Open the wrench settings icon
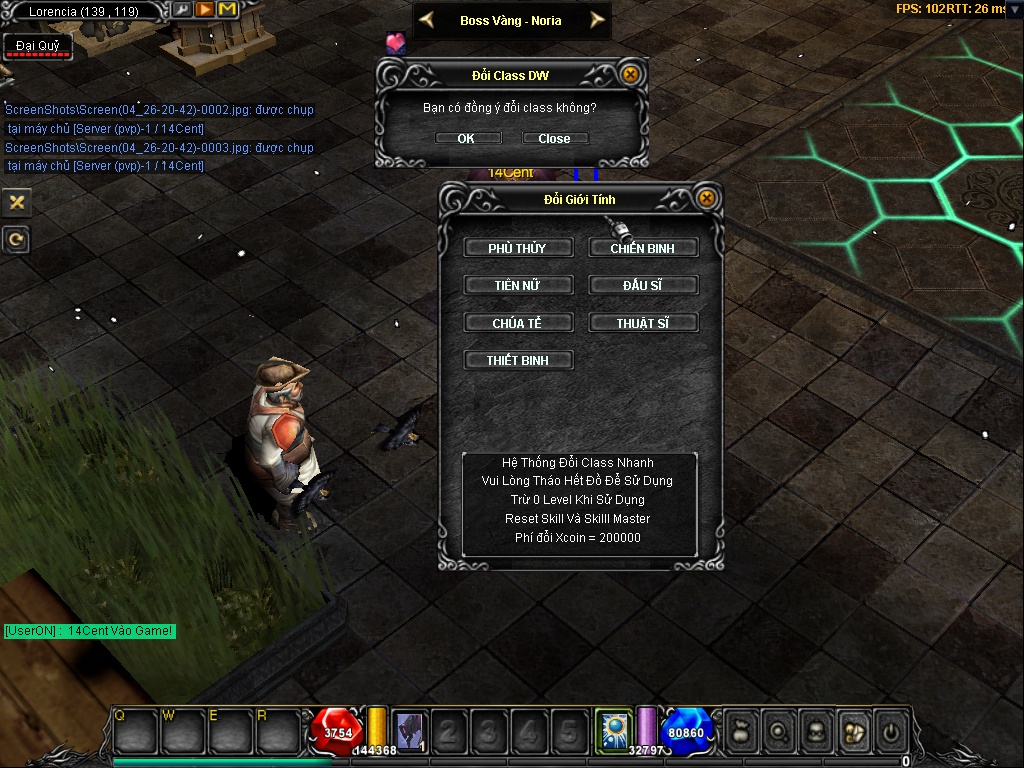Viewport: 1024px width, 768px height. pyautogui.click(x=183, y=10)
